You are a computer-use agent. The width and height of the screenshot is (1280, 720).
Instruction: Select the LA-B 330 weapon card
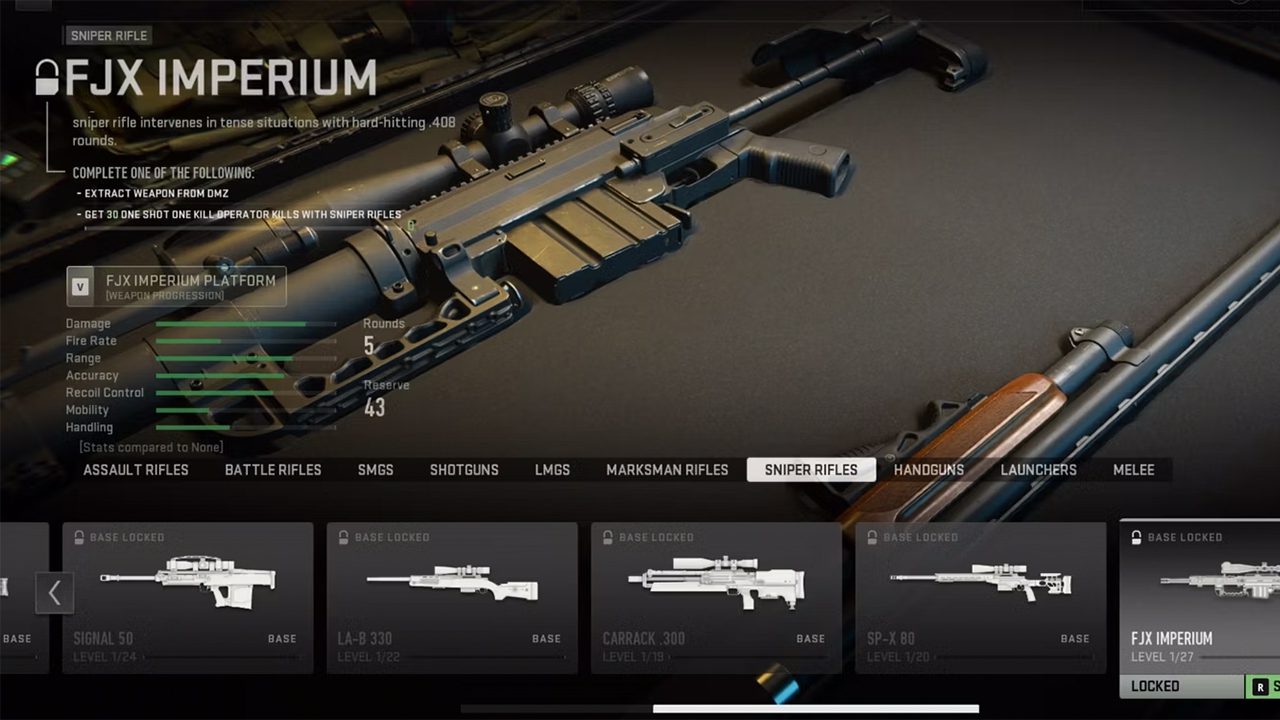pos(452,597)
